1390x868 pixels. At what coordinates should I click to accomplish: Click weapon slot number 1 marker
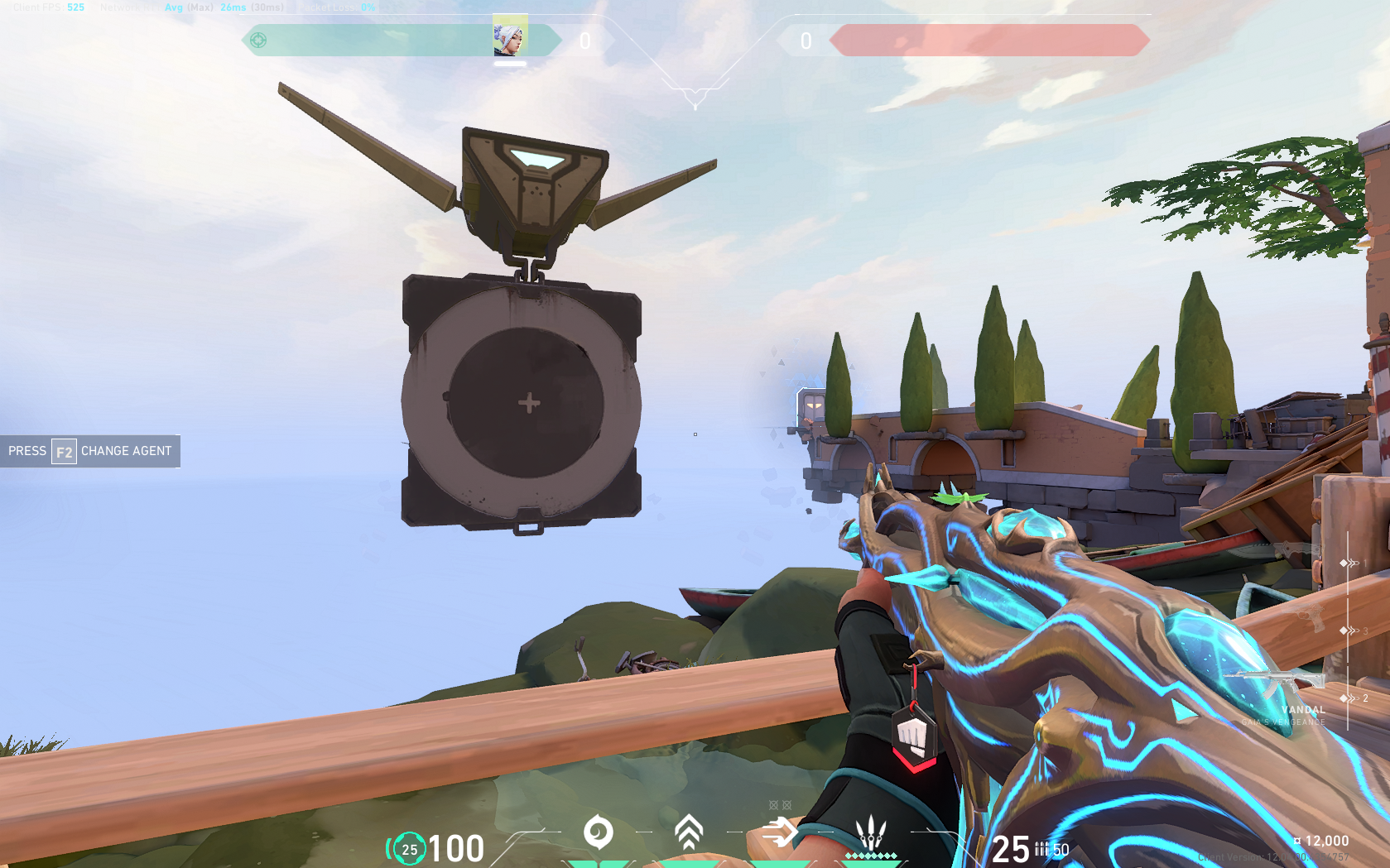tap(1365, 563)
